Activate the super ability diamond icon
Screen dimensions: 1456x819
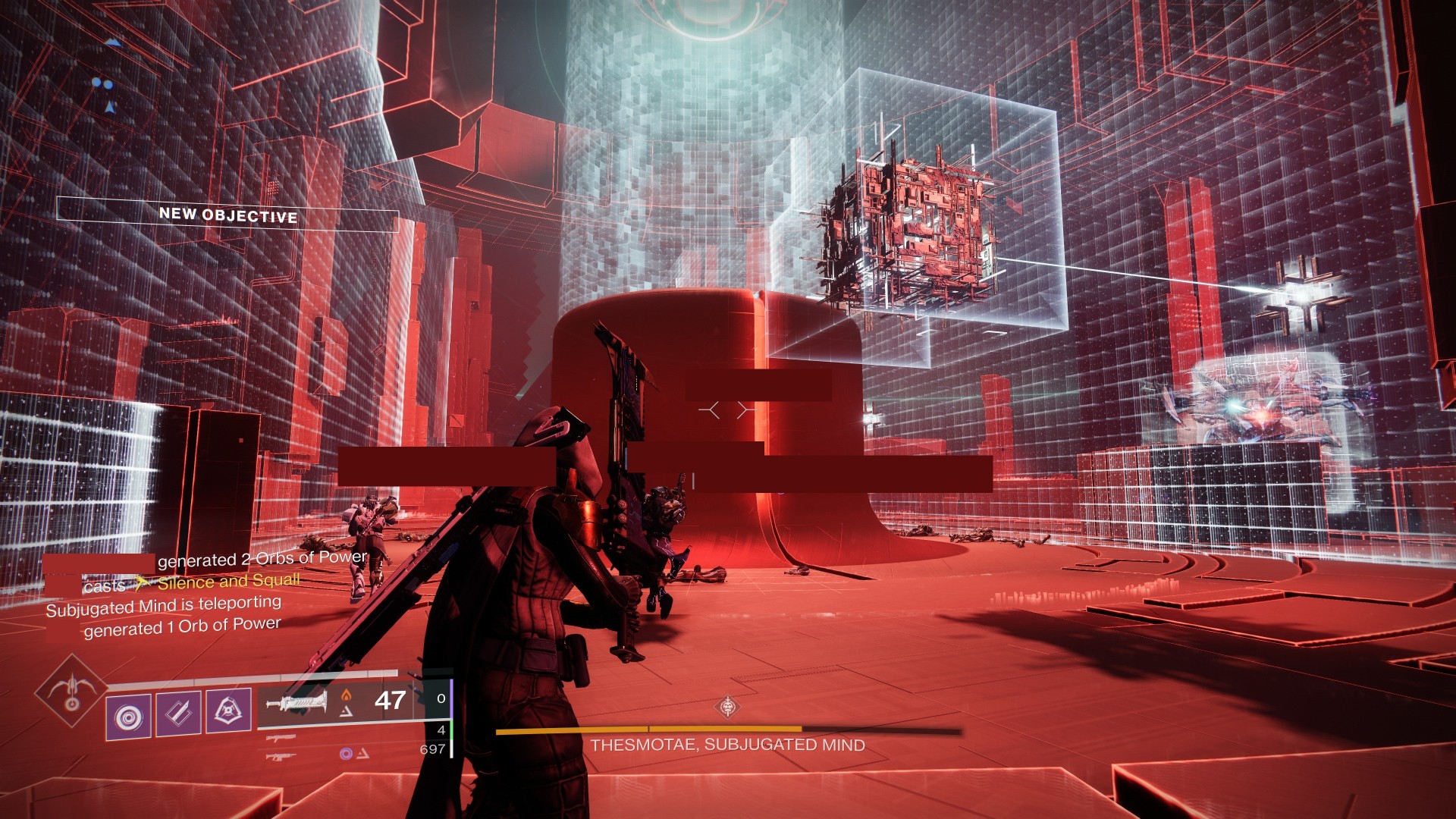coord(71,691)
